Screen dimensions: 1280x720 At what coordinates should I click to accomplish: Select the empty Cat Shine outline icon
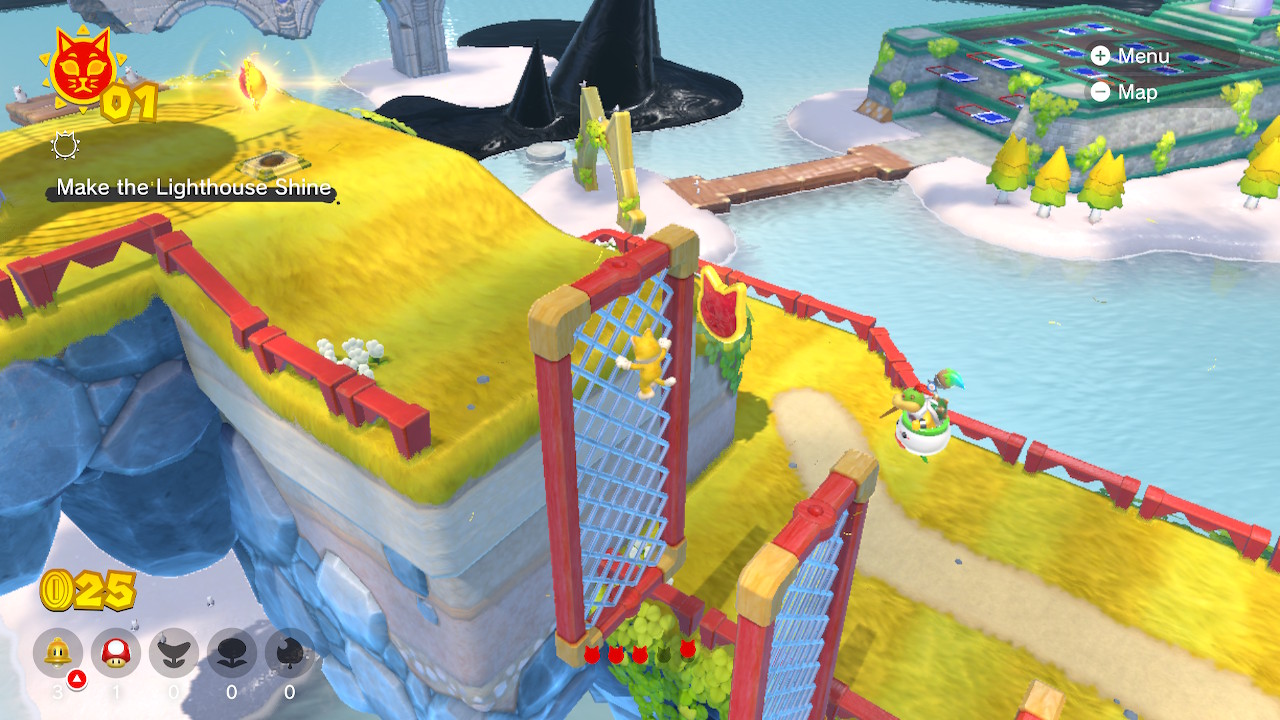tap(65, 148)
